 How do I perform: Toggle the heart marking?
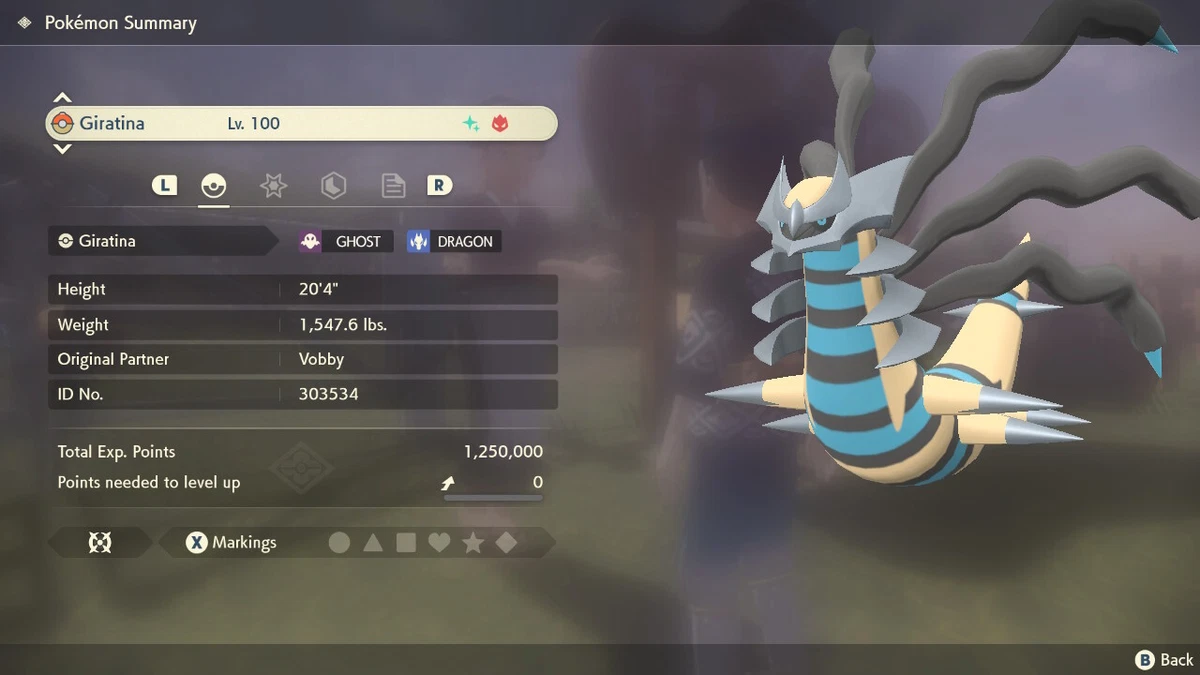coord(439,543)
